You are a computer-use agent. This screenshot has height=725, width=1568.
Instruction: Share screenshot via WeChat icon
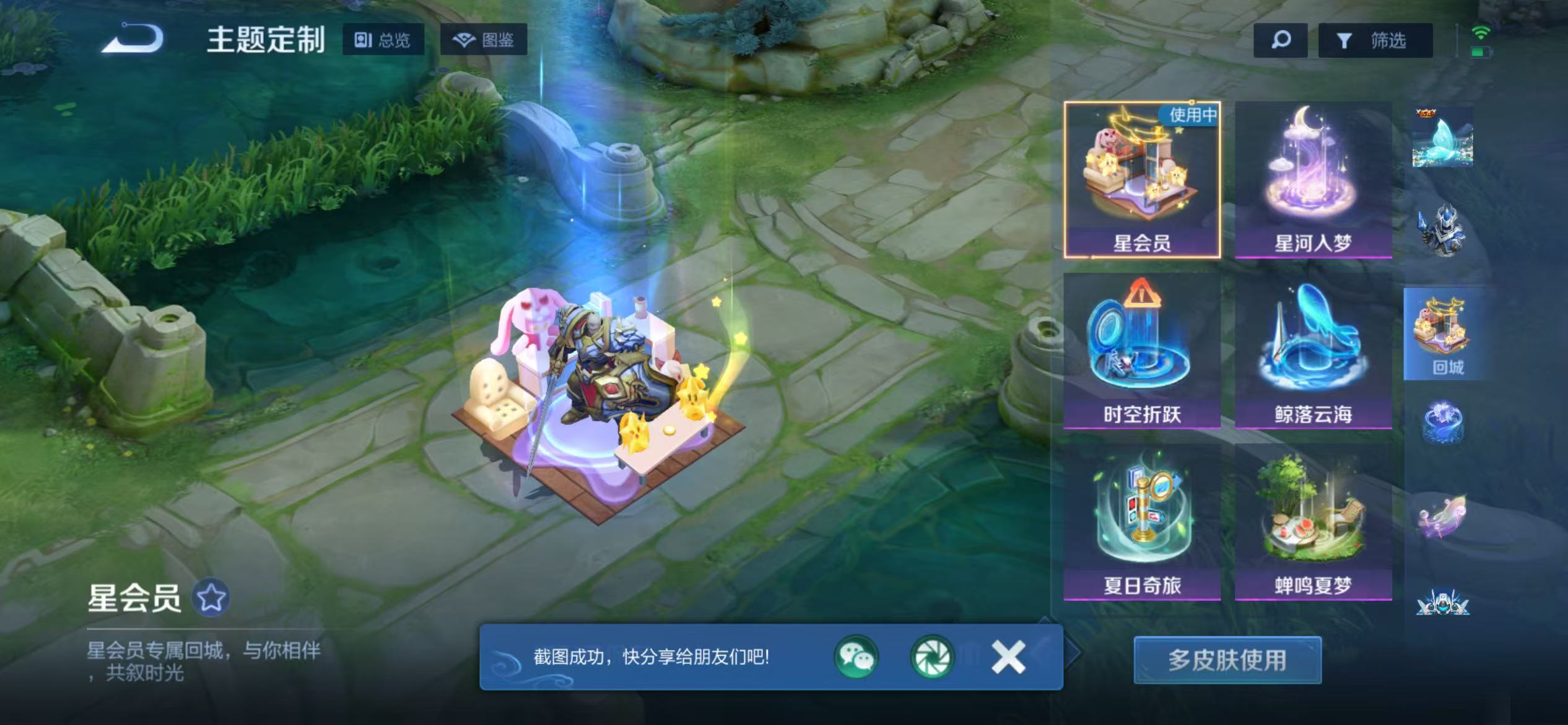click(x=860, y=659)
